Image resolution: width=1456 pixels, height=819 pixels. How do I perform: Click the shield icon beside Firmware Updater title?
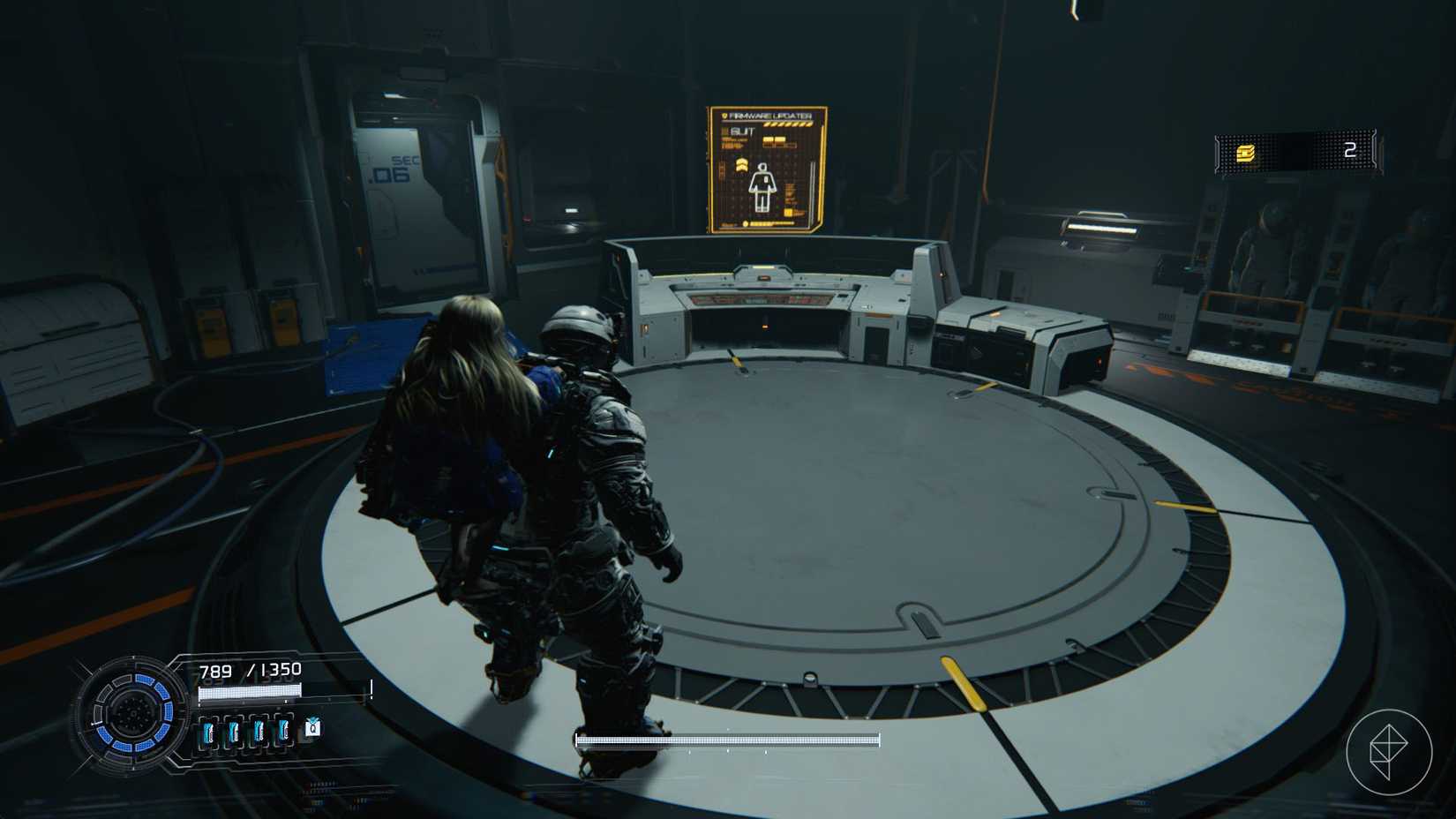(724, 115)
